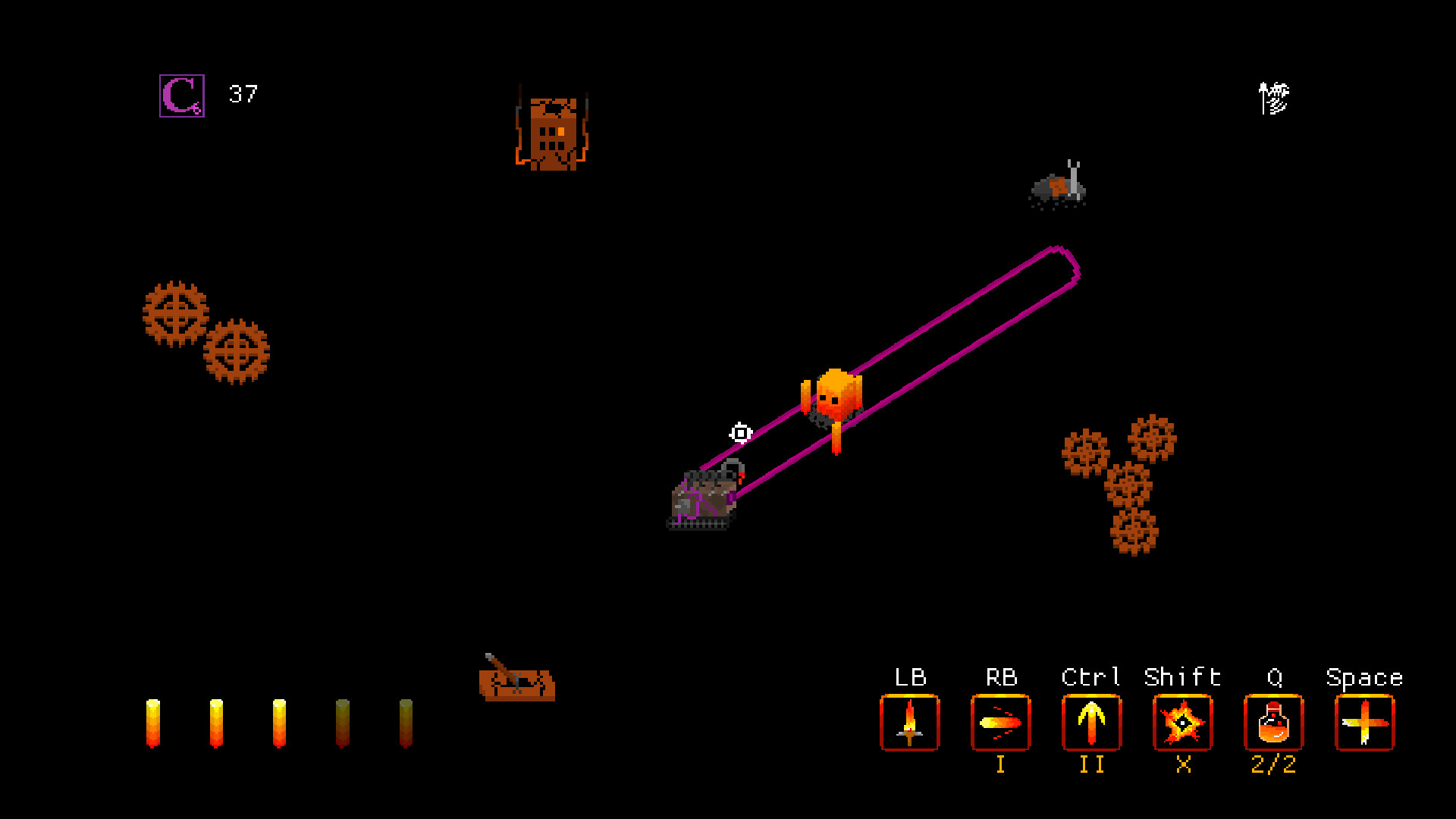
Task: Click the Shift shuriken star ability icon
Action: click(x=1183, y=723)
